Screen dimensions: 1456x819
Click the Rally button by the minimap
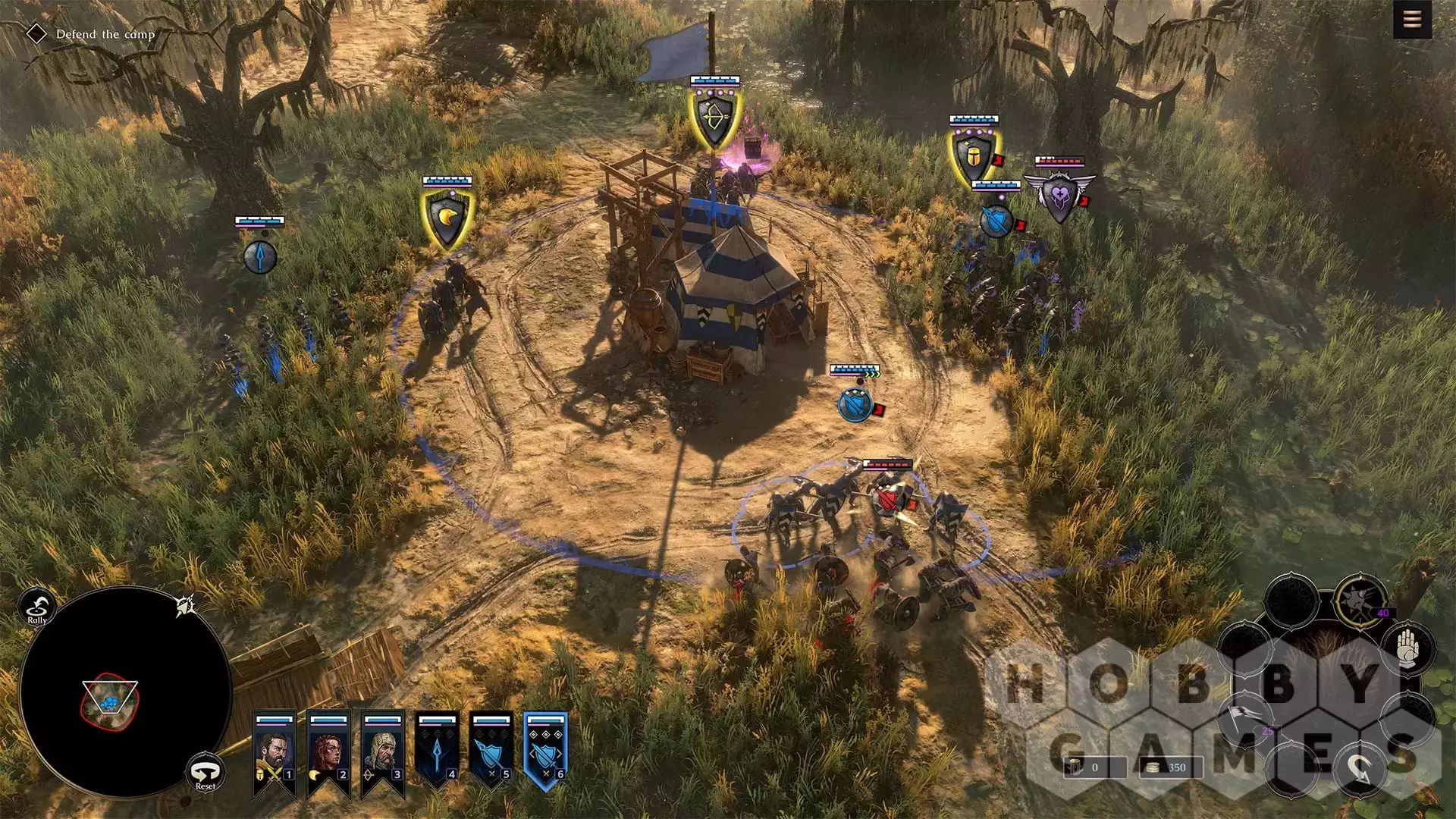click(x=36, y=607)
